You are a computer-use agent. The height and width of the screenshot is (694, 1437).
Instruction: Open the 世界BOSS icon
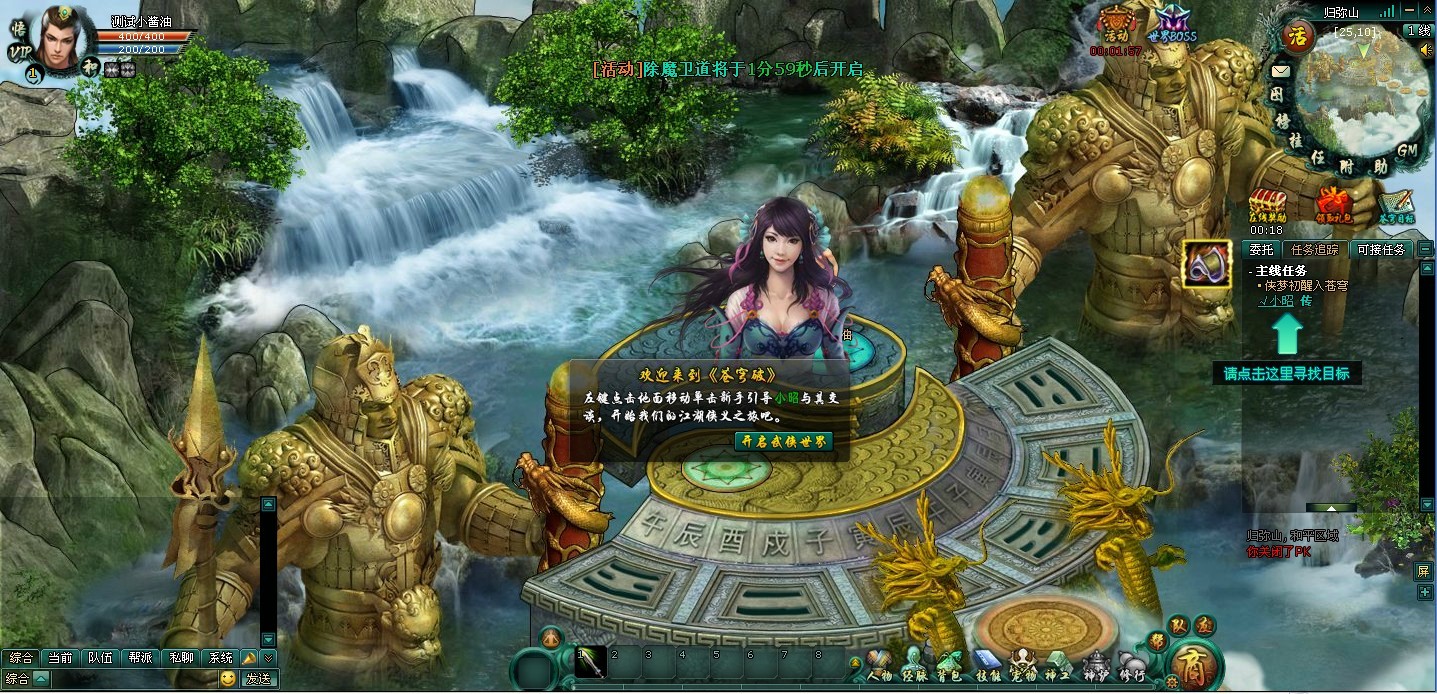[x=1172, y=24]
